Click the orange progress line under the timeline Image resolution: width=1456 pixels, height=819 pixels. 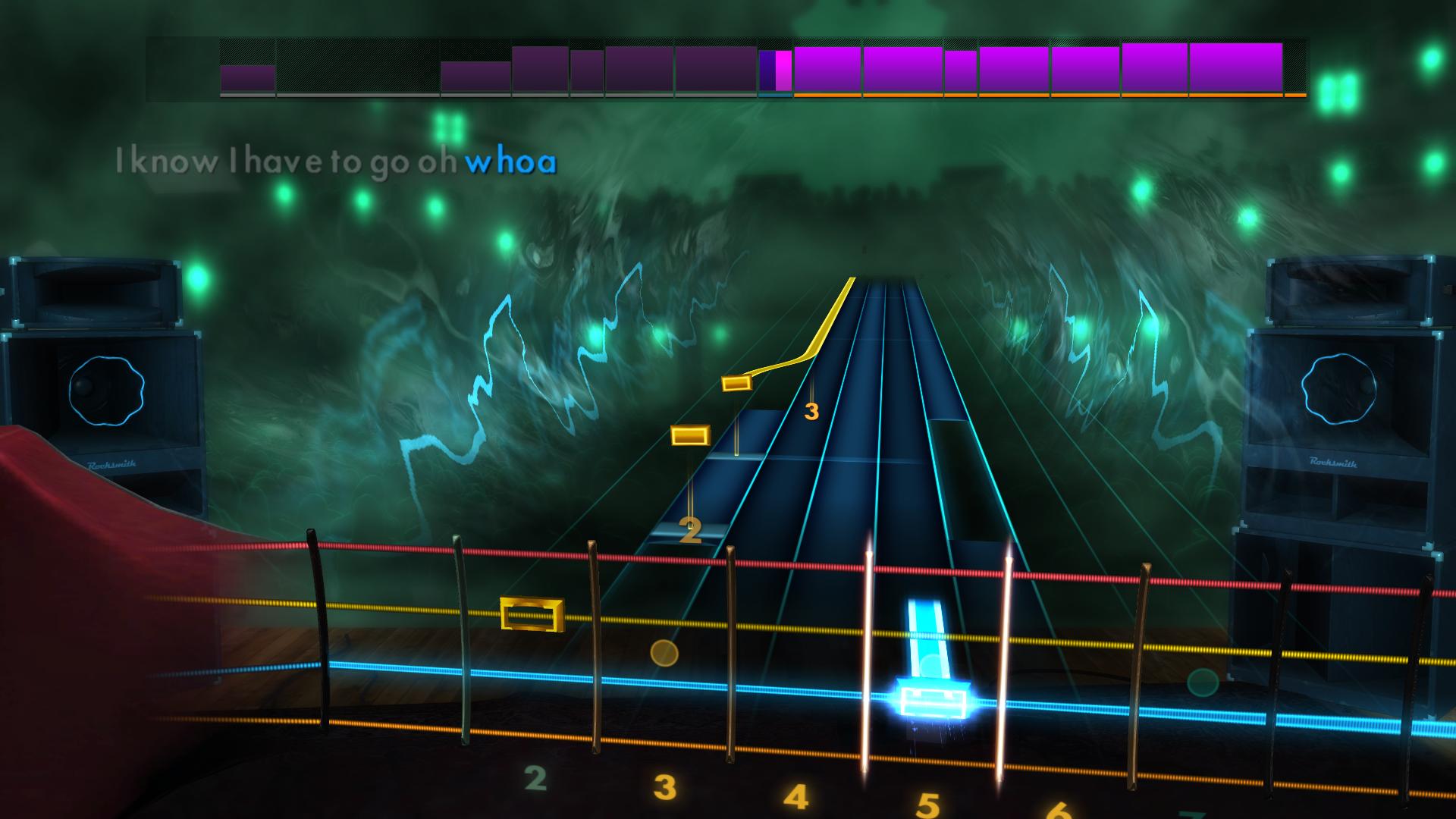coord(1046,96)
